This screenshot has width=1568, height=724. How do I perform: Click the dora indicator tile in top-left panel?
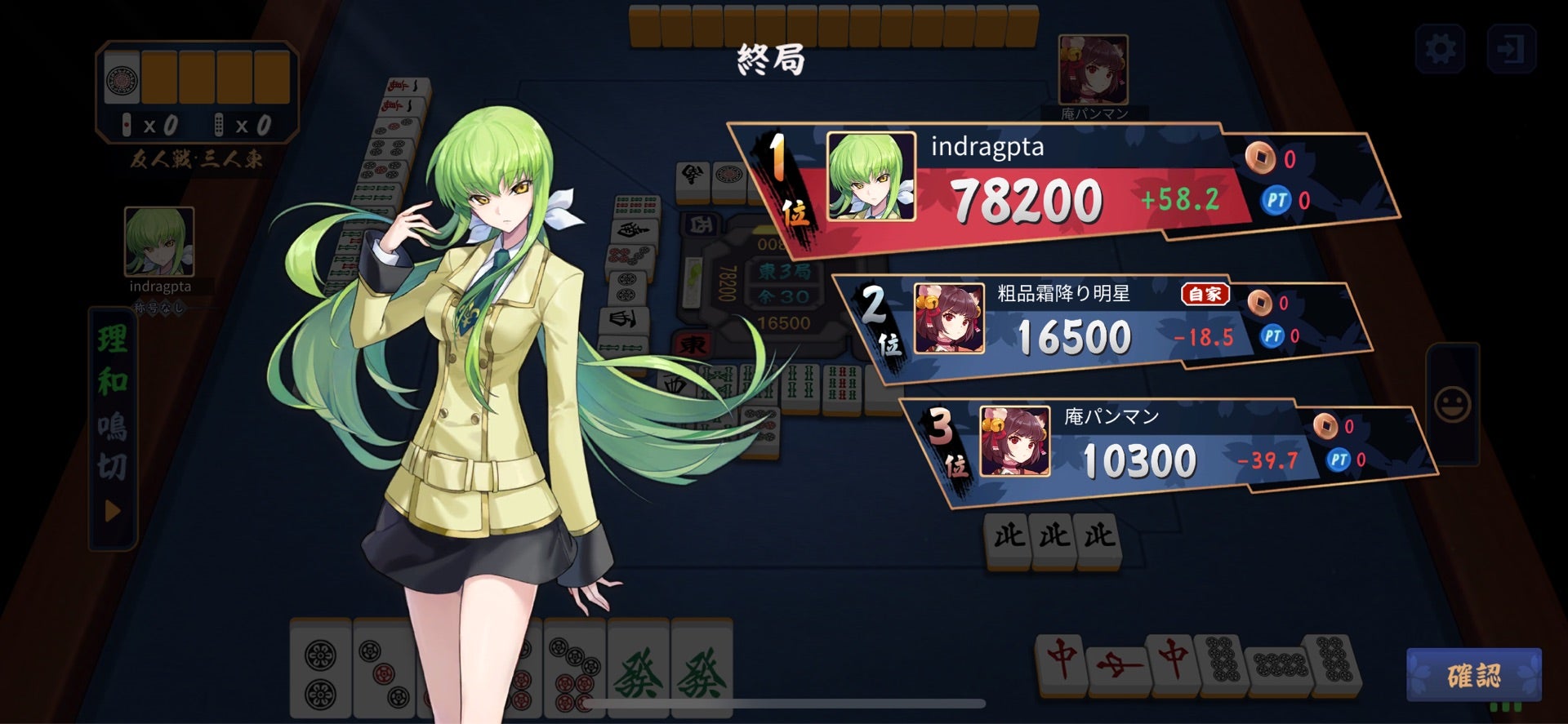(x=122, y=77)
